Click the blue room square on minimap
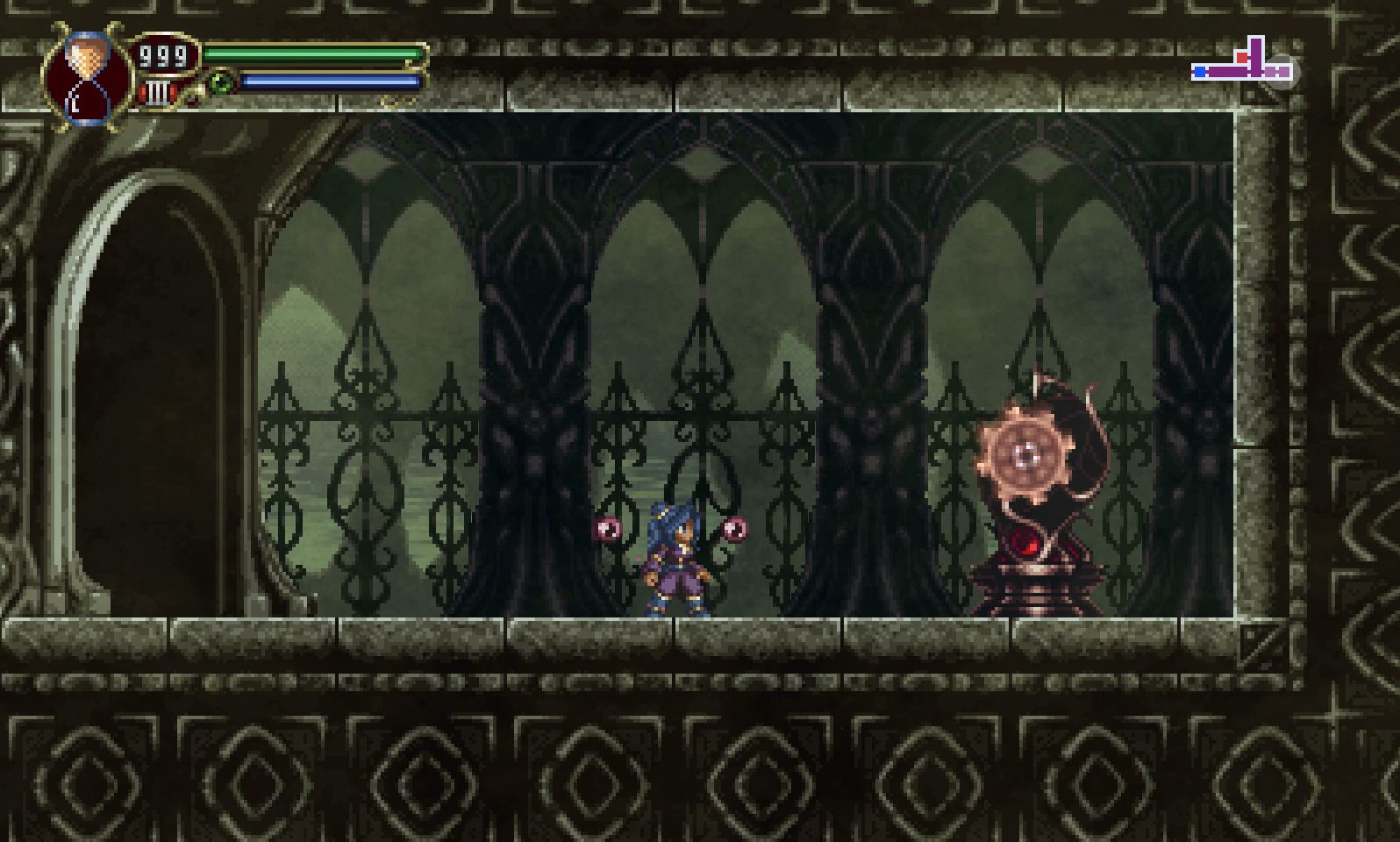The image size is (1400, 842). [1200, 72]
